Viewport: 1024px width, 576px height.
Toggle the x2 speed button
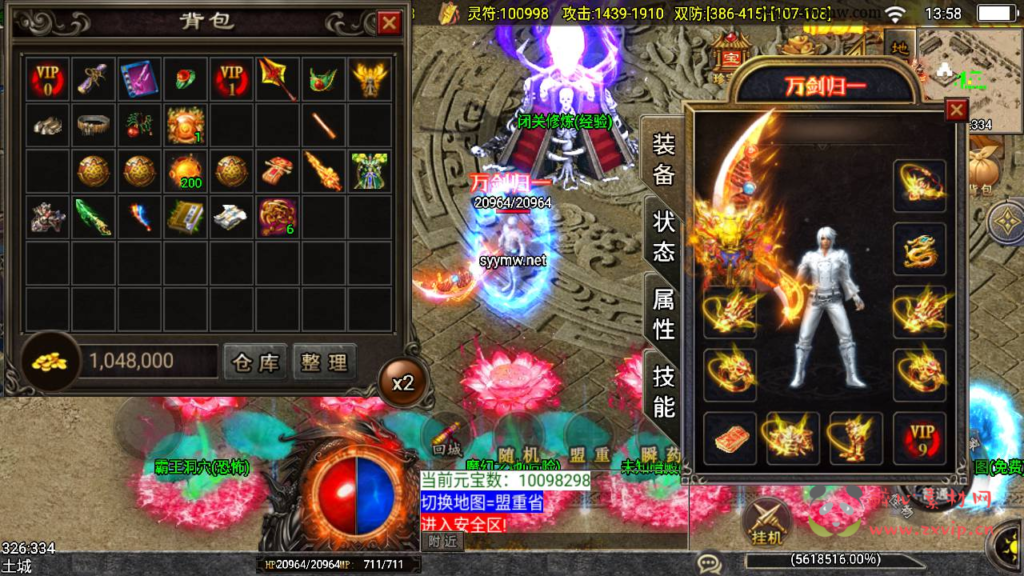pyautogui.click(x=402, y=383)
